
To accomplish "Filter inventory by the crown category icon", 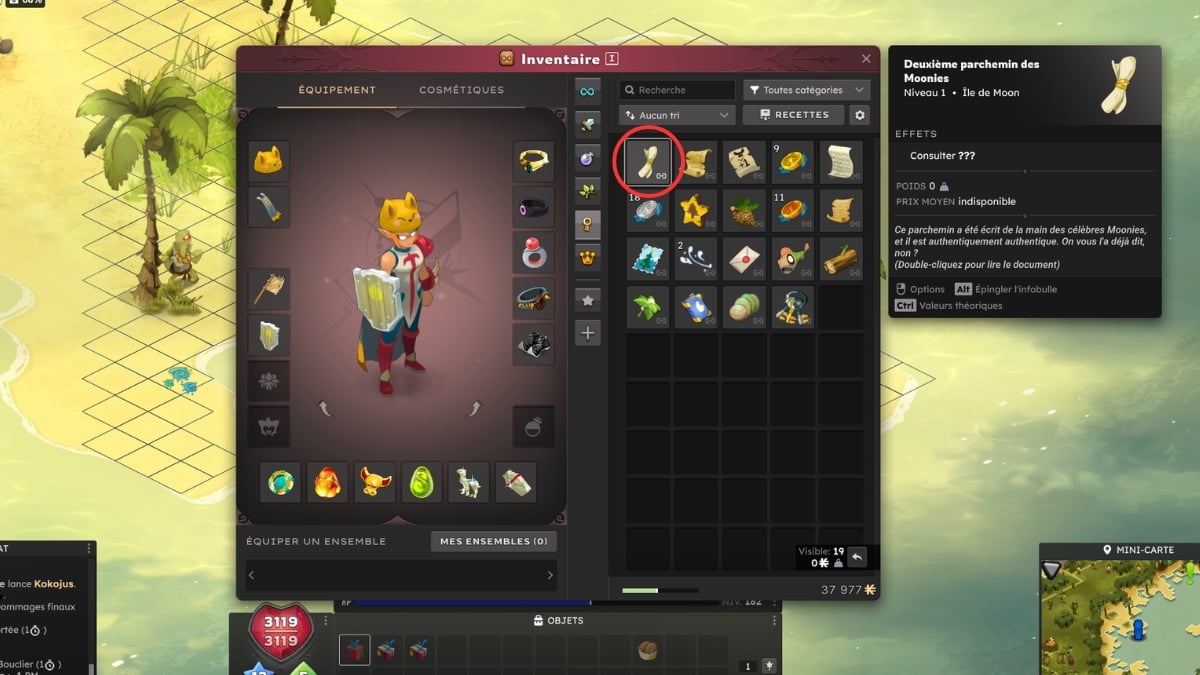I will (x=588, y=259).
